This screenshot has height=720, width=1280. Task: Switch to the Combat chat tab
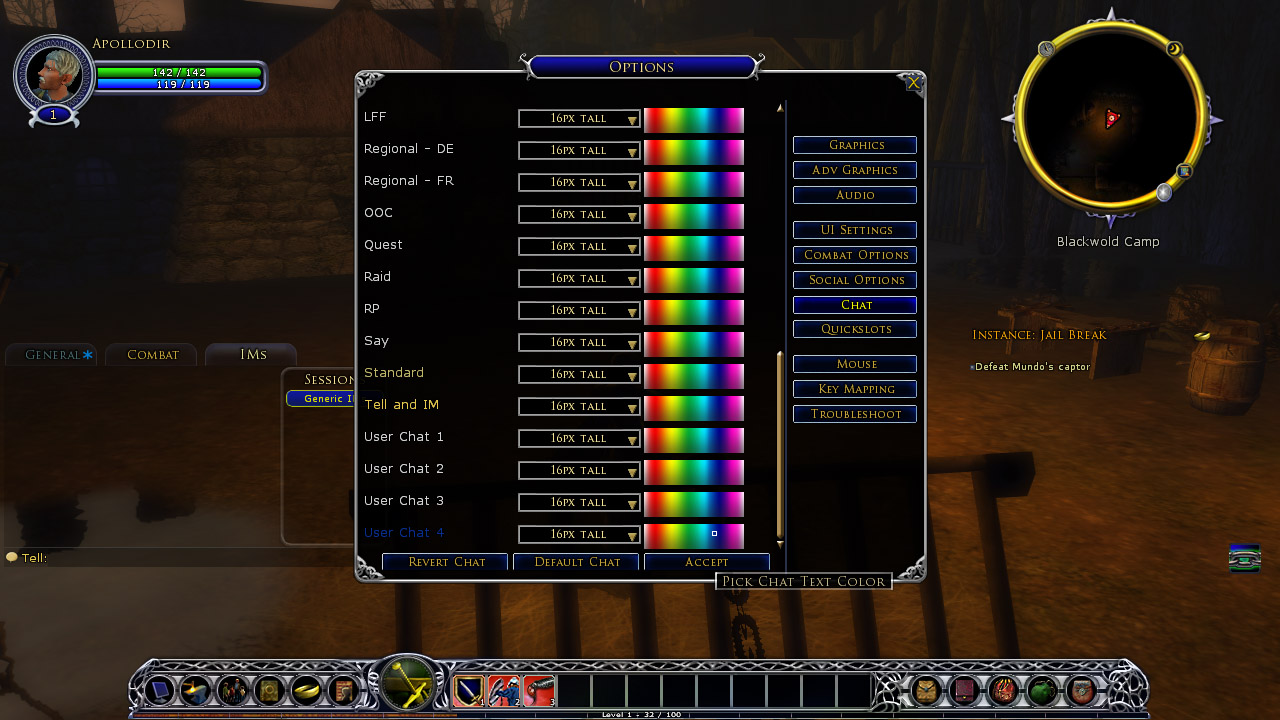(x=152, y=355)
